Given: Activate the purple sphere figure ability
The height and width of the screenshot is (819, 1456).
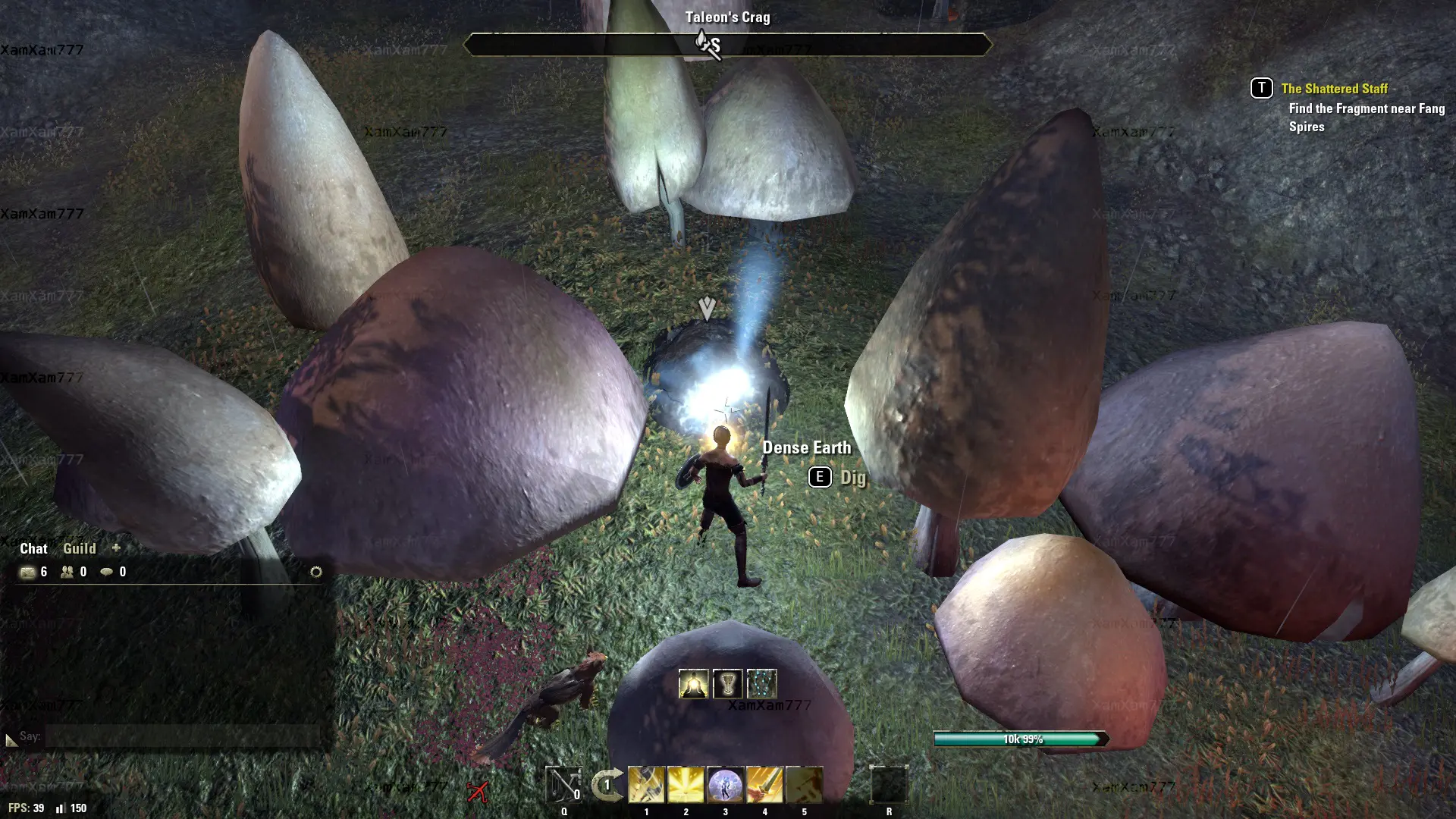Looking at the screenshot, I should point(725,785).
